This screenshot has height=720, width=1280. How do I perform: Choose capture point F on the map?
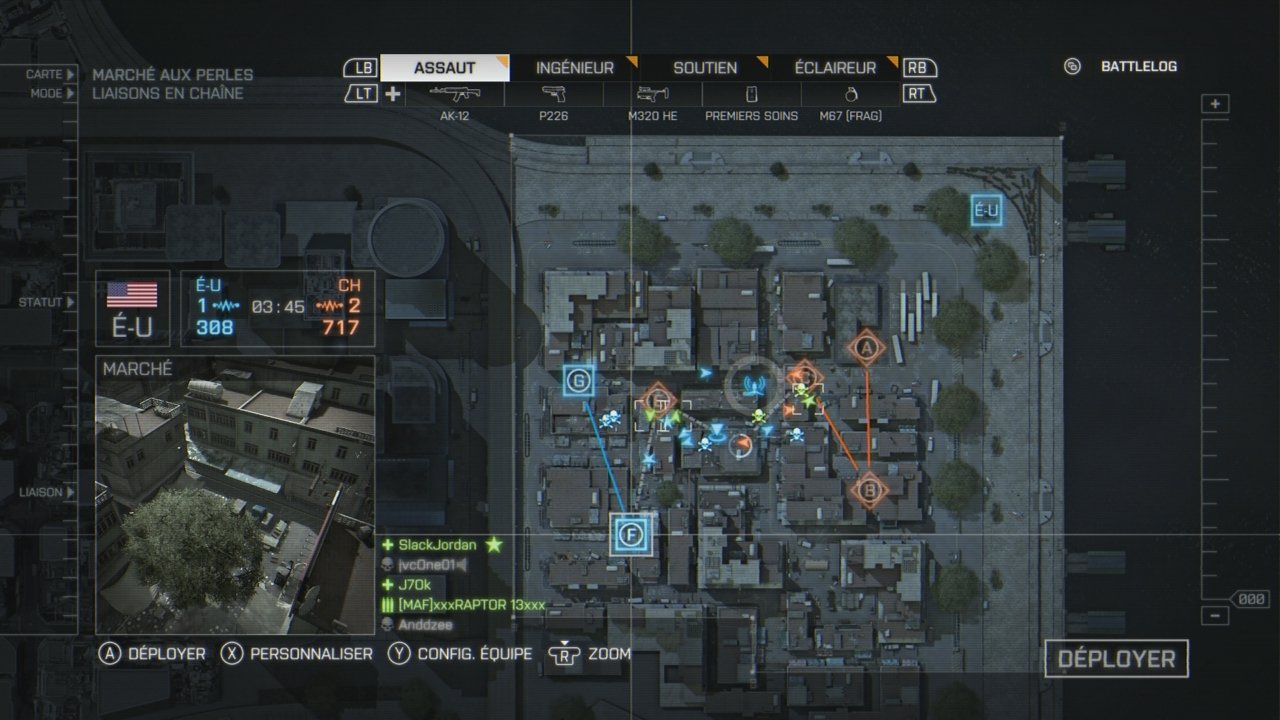pos(631,534)
